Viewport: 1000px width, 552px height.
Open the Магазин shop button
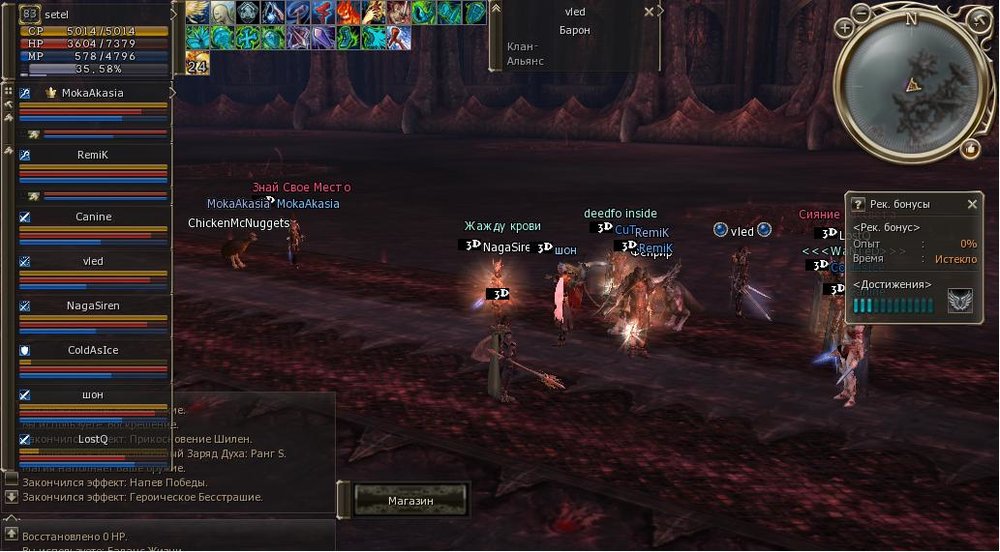410,500
